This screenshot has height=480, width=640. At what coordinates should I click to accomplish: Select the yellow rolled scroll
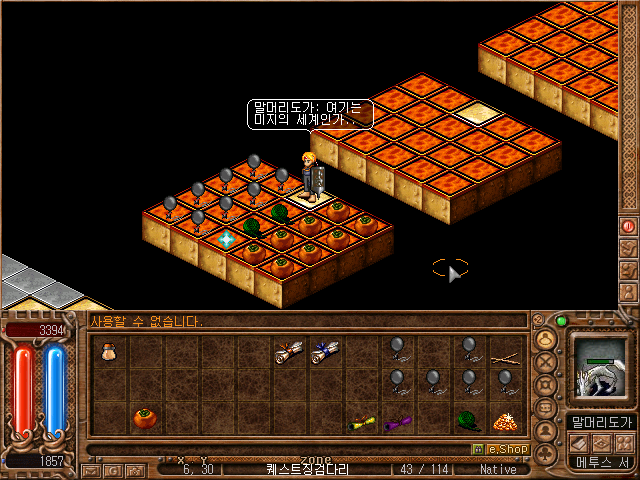click(361, 423)
